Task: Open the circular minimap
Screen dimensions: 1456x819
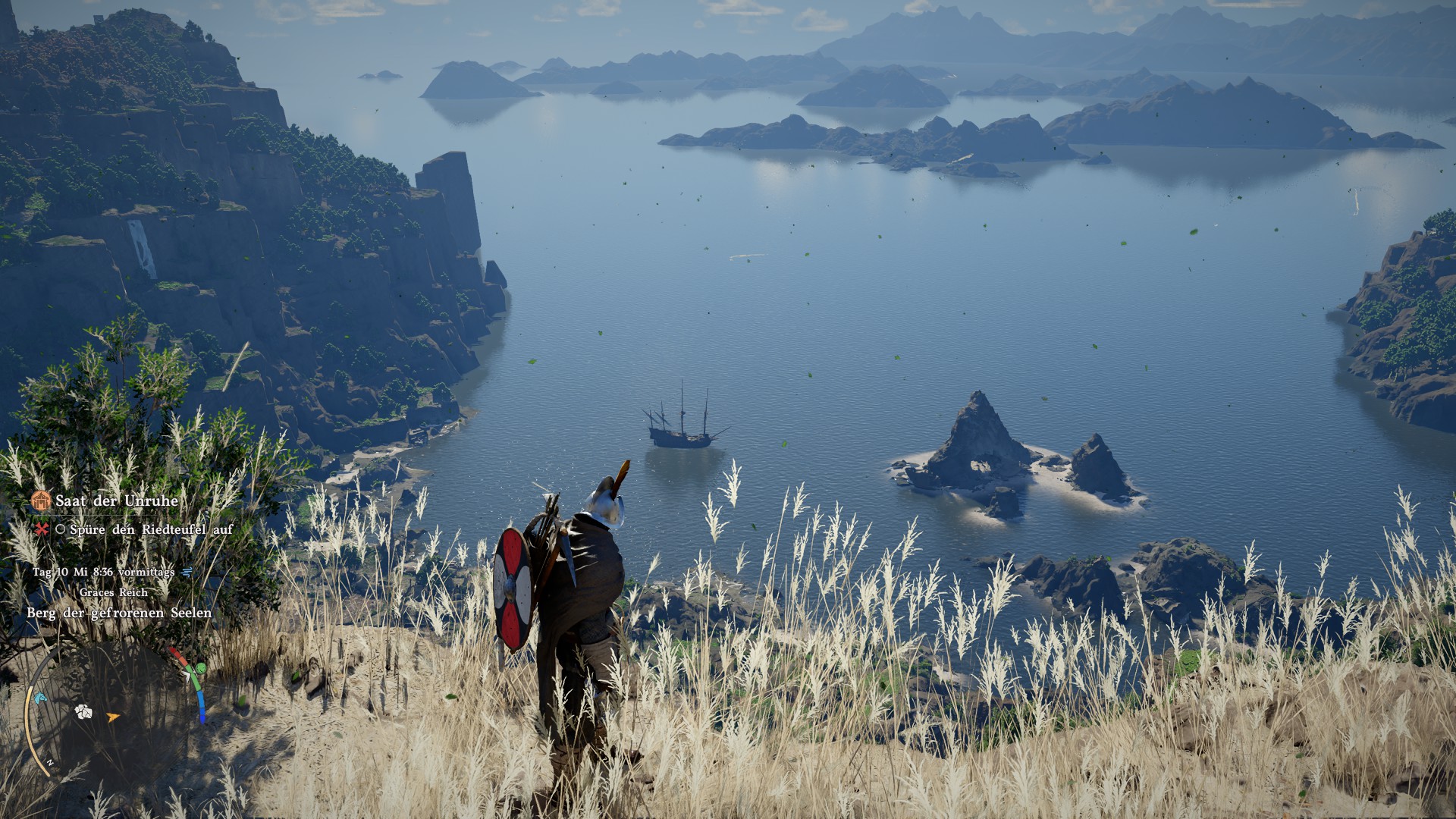Action: (114, 709)
